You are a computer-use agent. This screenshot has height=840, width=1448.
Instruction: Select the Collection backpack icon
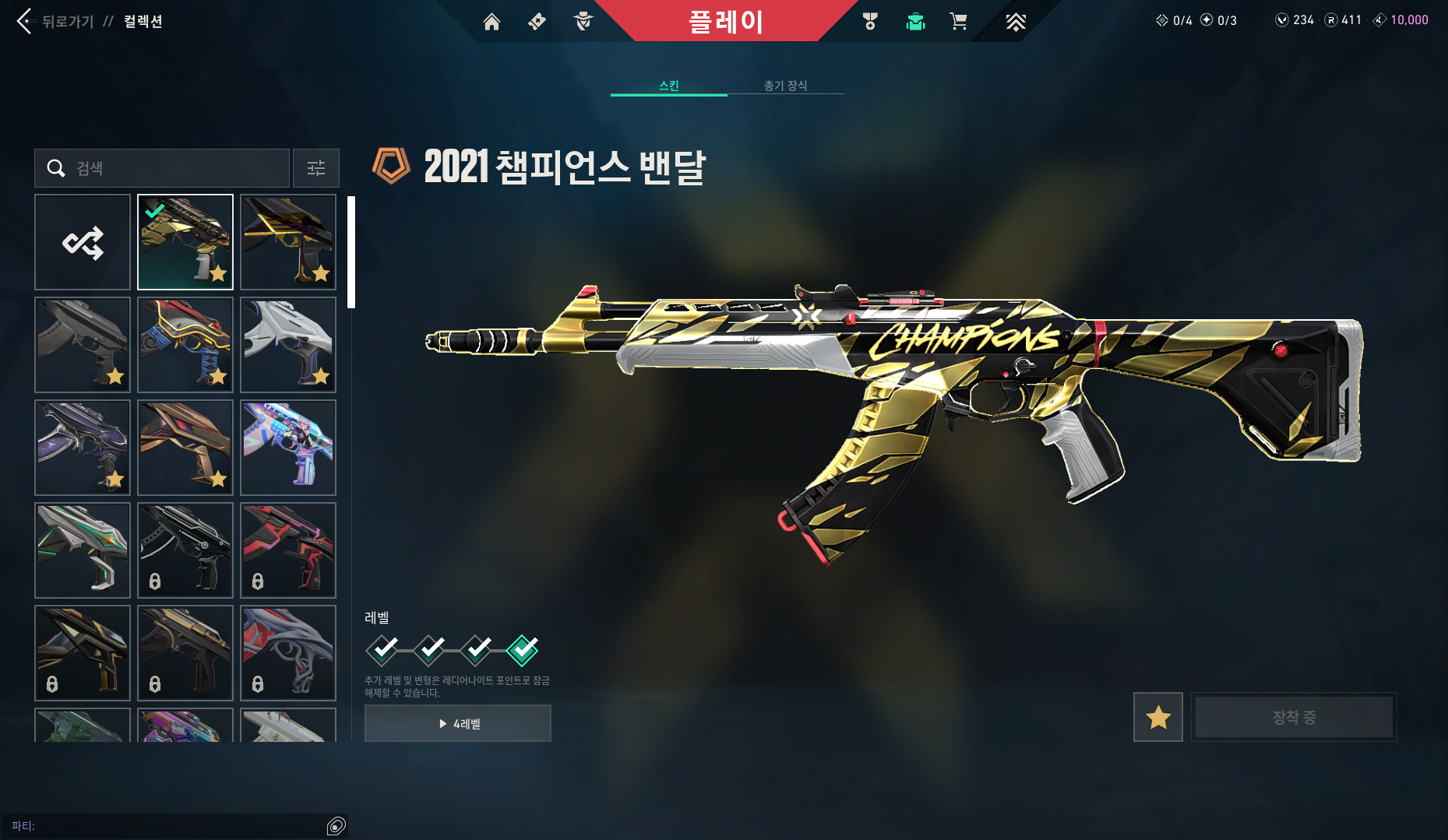pos(915,22)
